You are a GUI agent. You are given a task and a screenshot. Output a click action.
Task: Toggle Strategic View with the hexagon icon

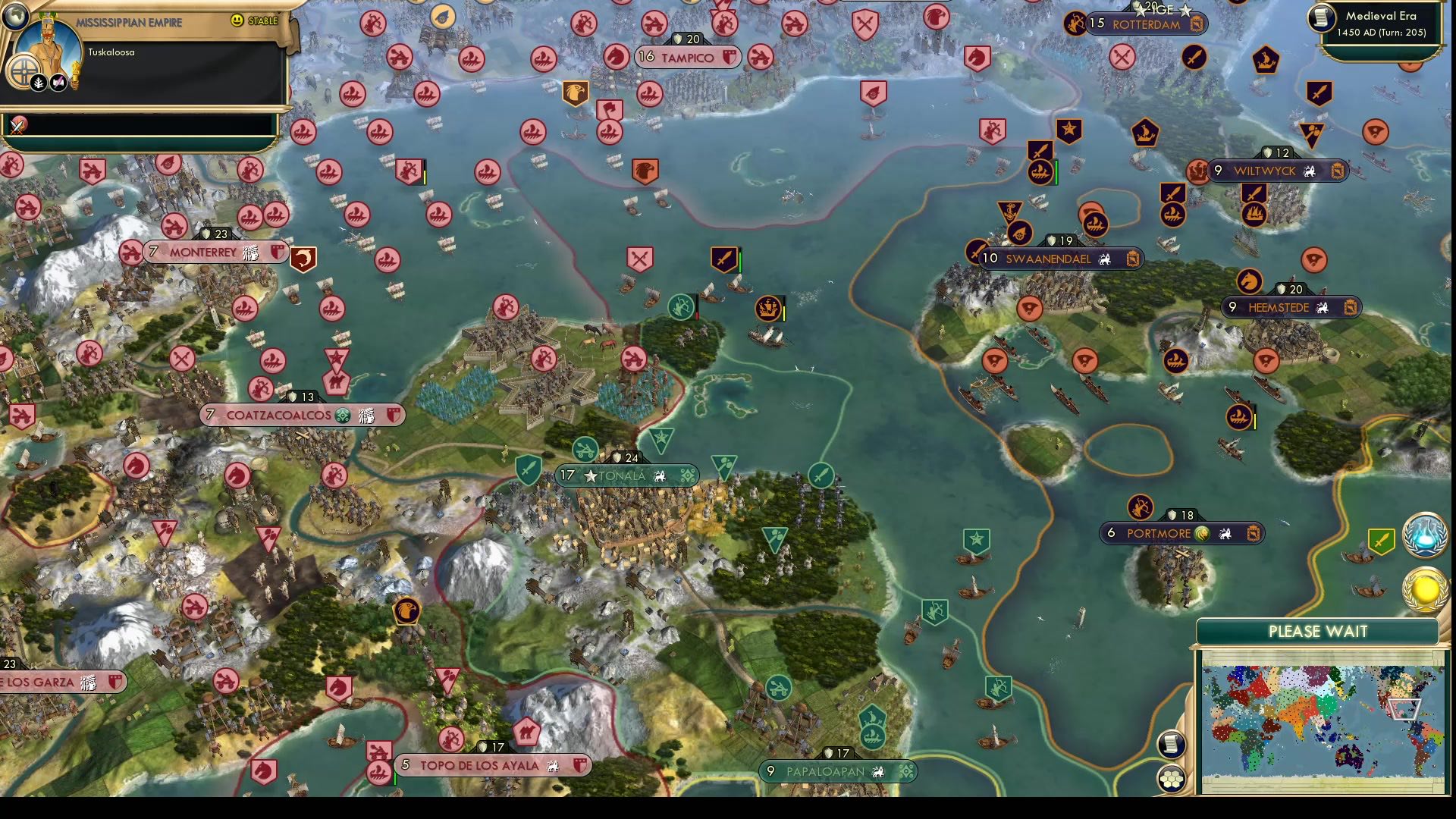[1172, 778]
